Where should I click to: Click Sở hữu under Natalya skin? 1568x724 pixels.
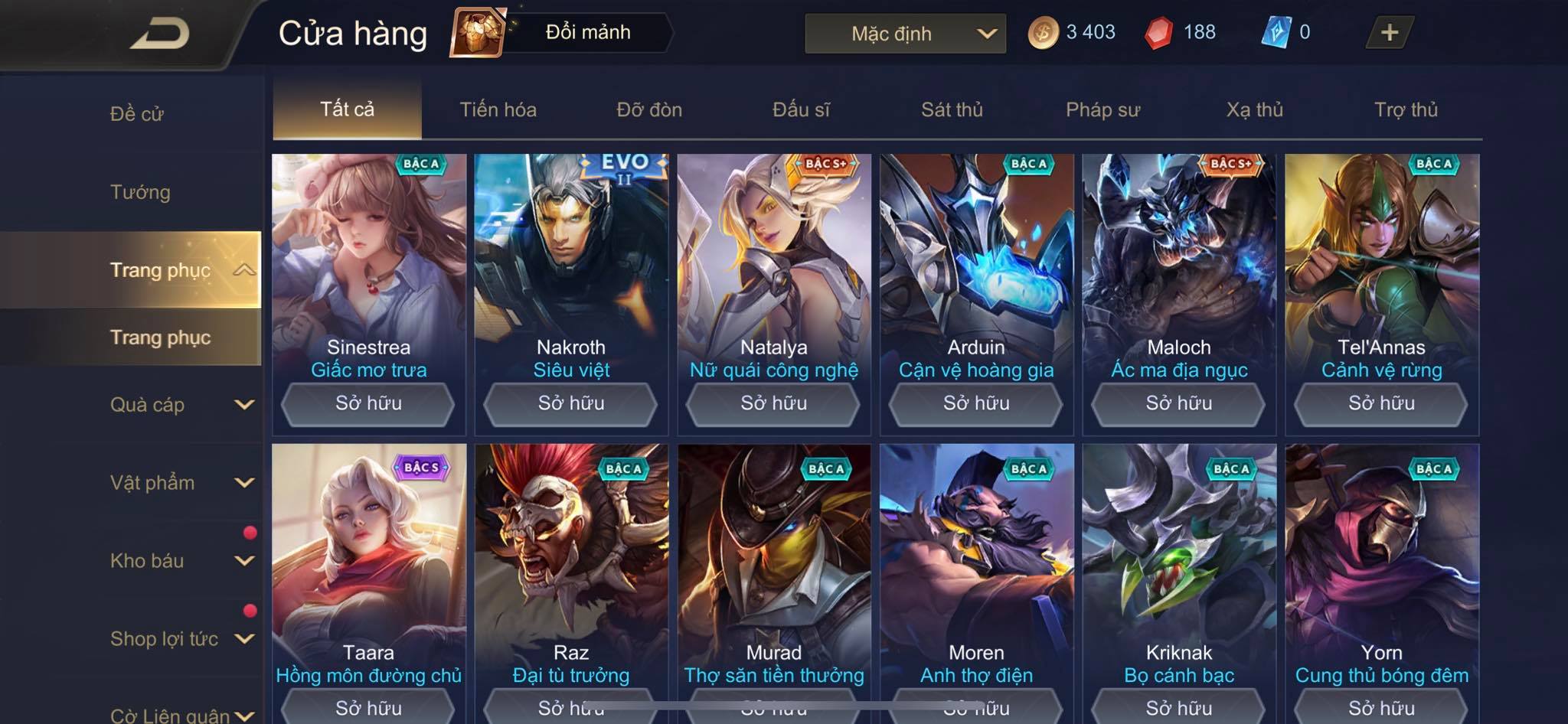pyautogui.click(x=773, y=403)
